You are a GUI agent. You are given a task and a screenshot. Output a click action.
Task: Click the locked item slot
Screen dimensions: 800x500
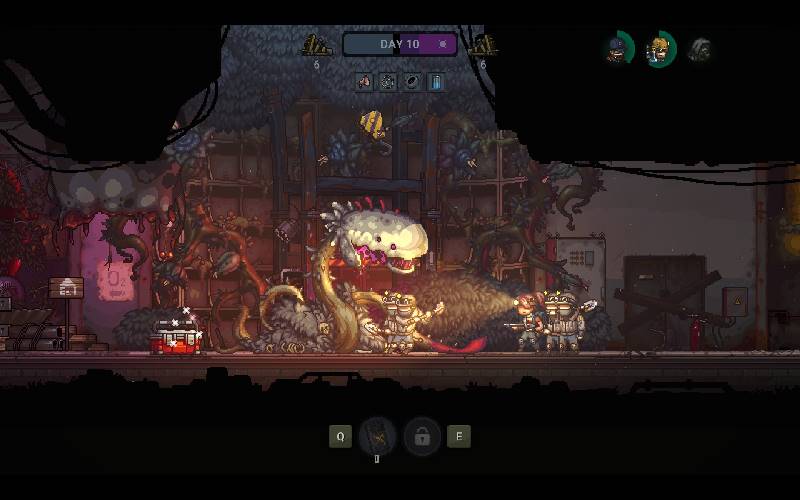pyautogui.click(x=422, y=436)
